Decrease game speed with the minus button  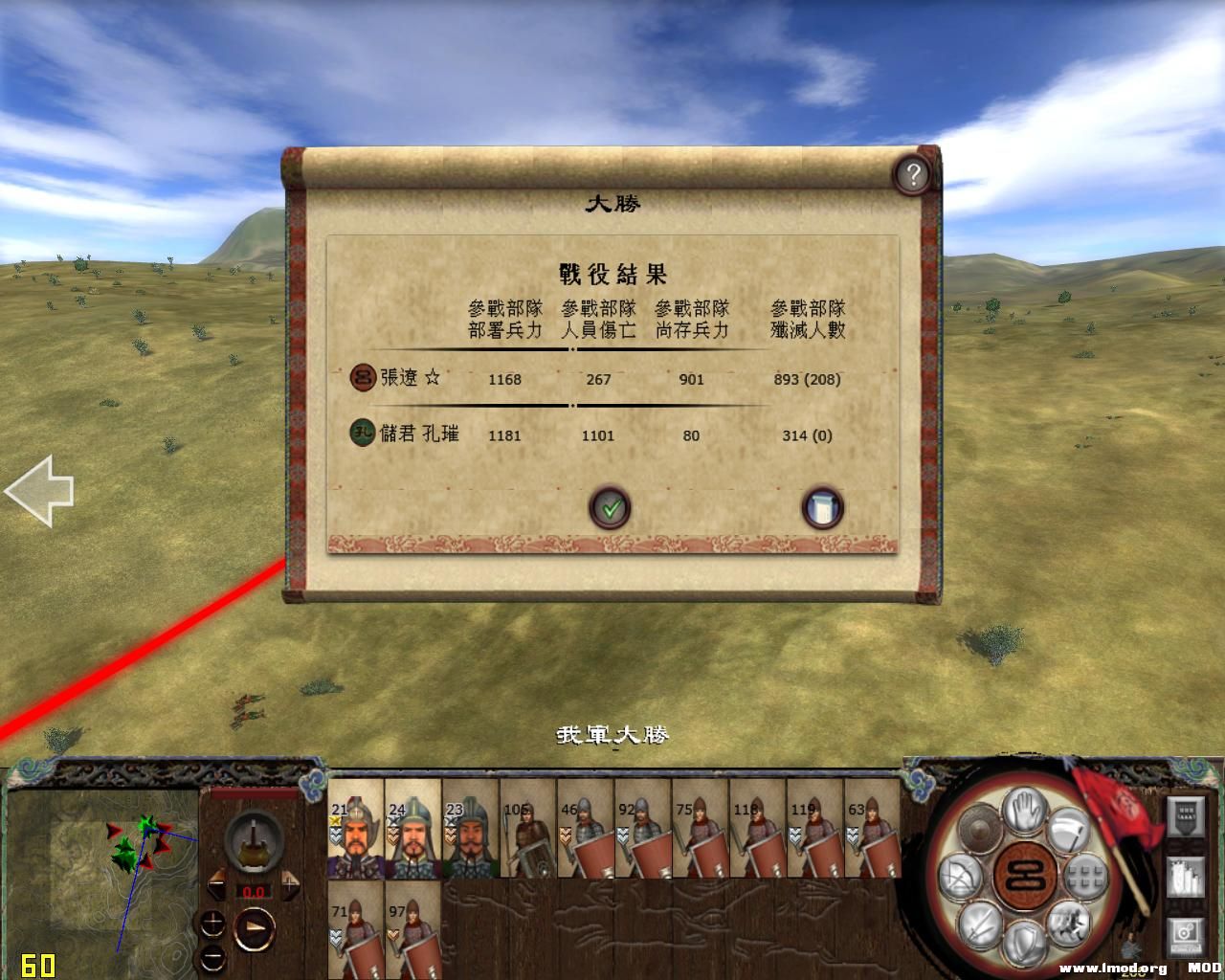[x=213, y=958]
